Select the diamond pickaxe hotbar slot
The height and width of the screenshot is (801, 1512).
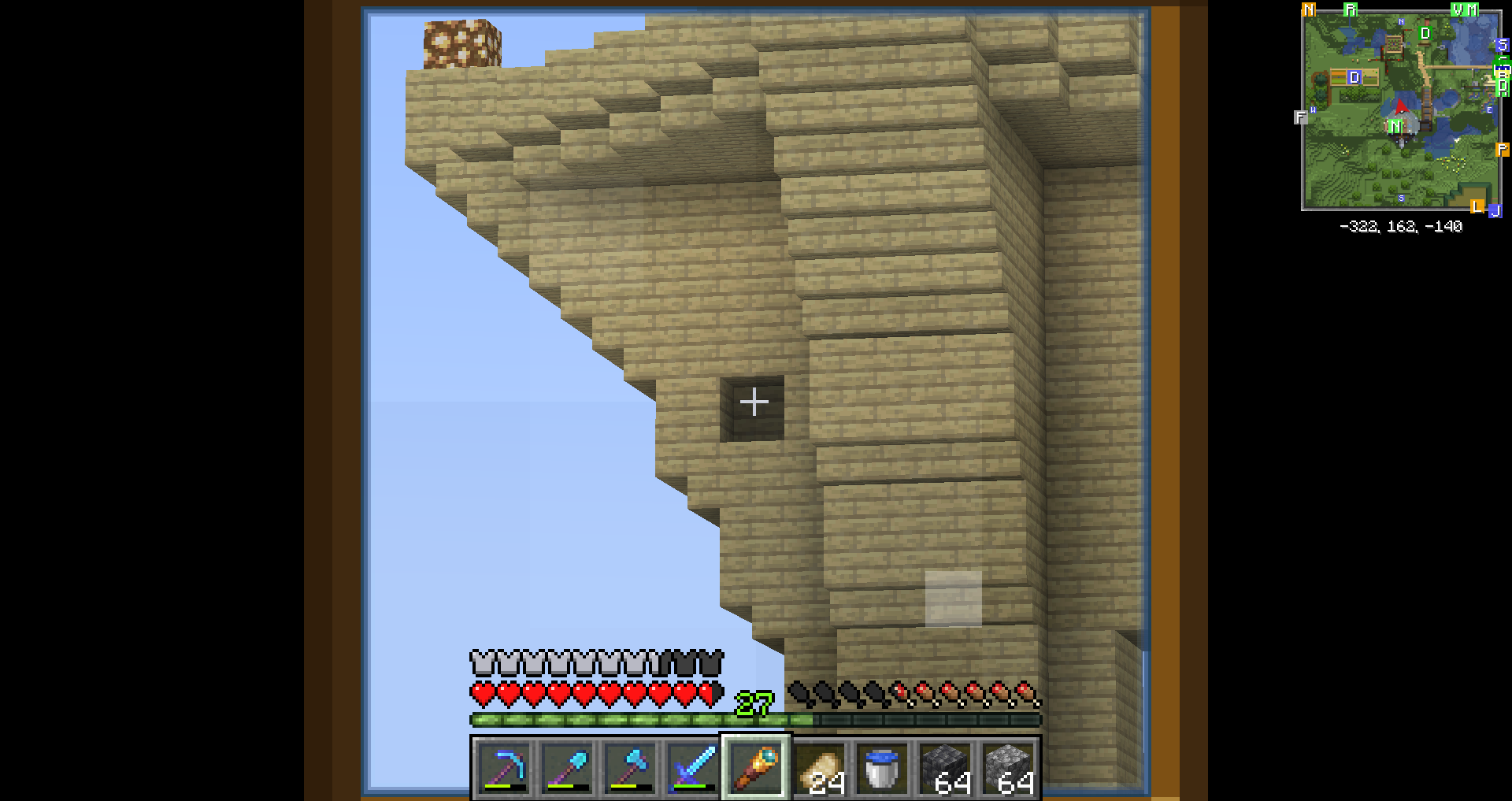504,768
